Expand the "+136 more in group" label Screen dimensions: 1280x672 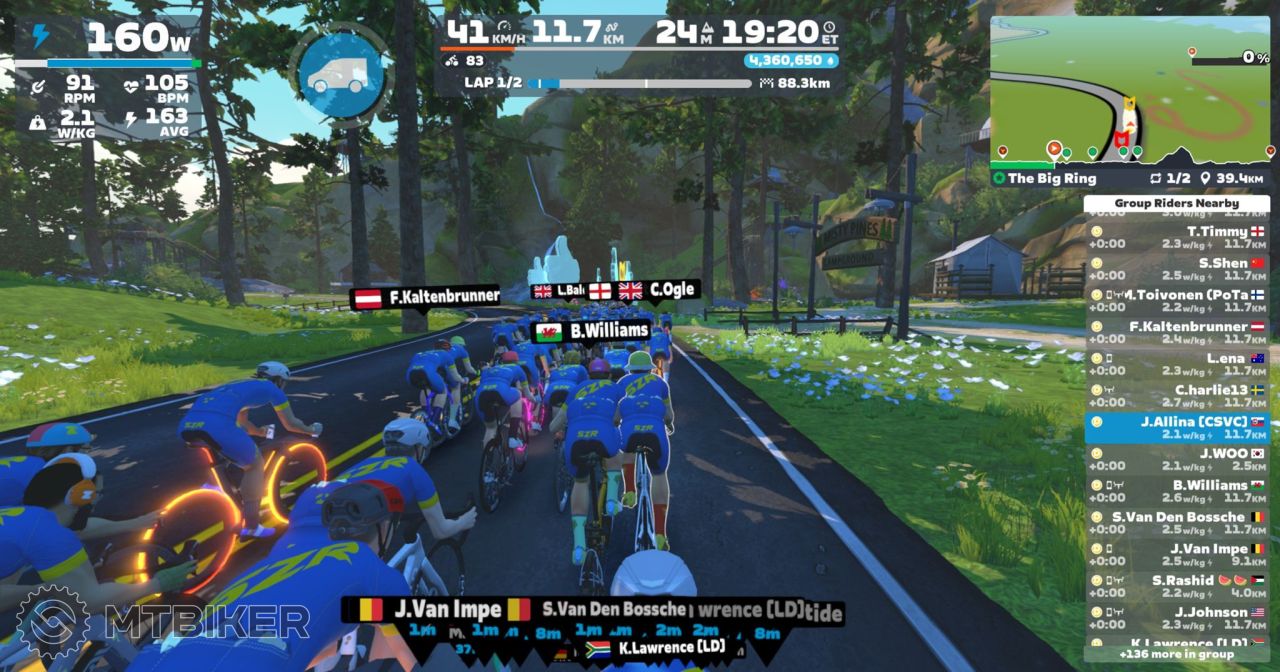1176,655
